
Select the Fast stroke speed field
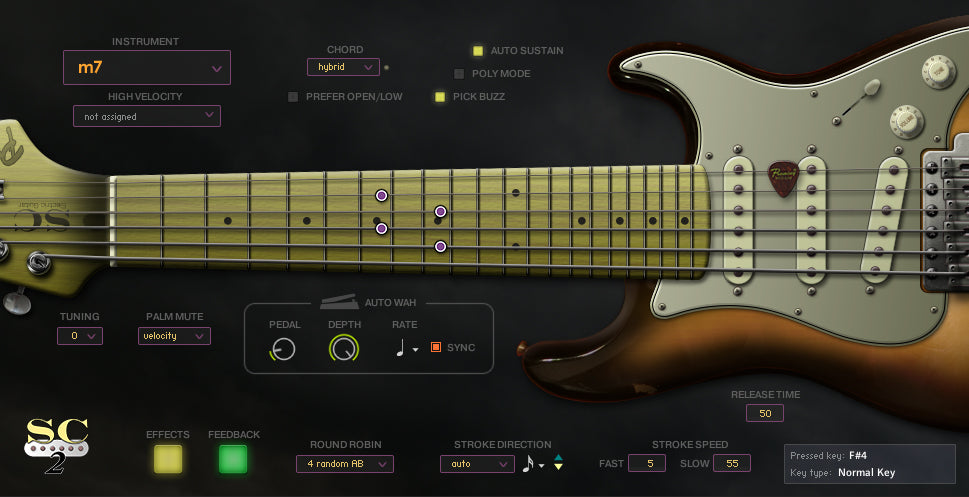coord(647,463)
